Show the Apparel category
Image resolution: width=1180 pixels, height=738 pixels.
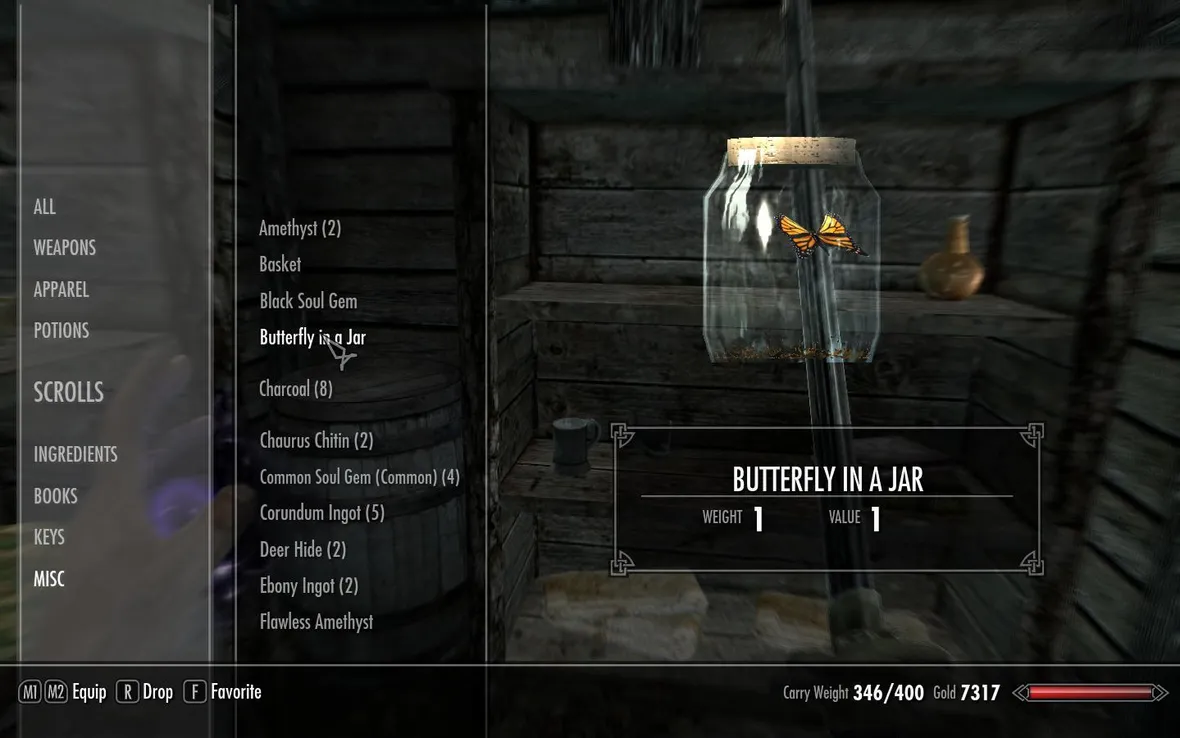click(61, 290)
